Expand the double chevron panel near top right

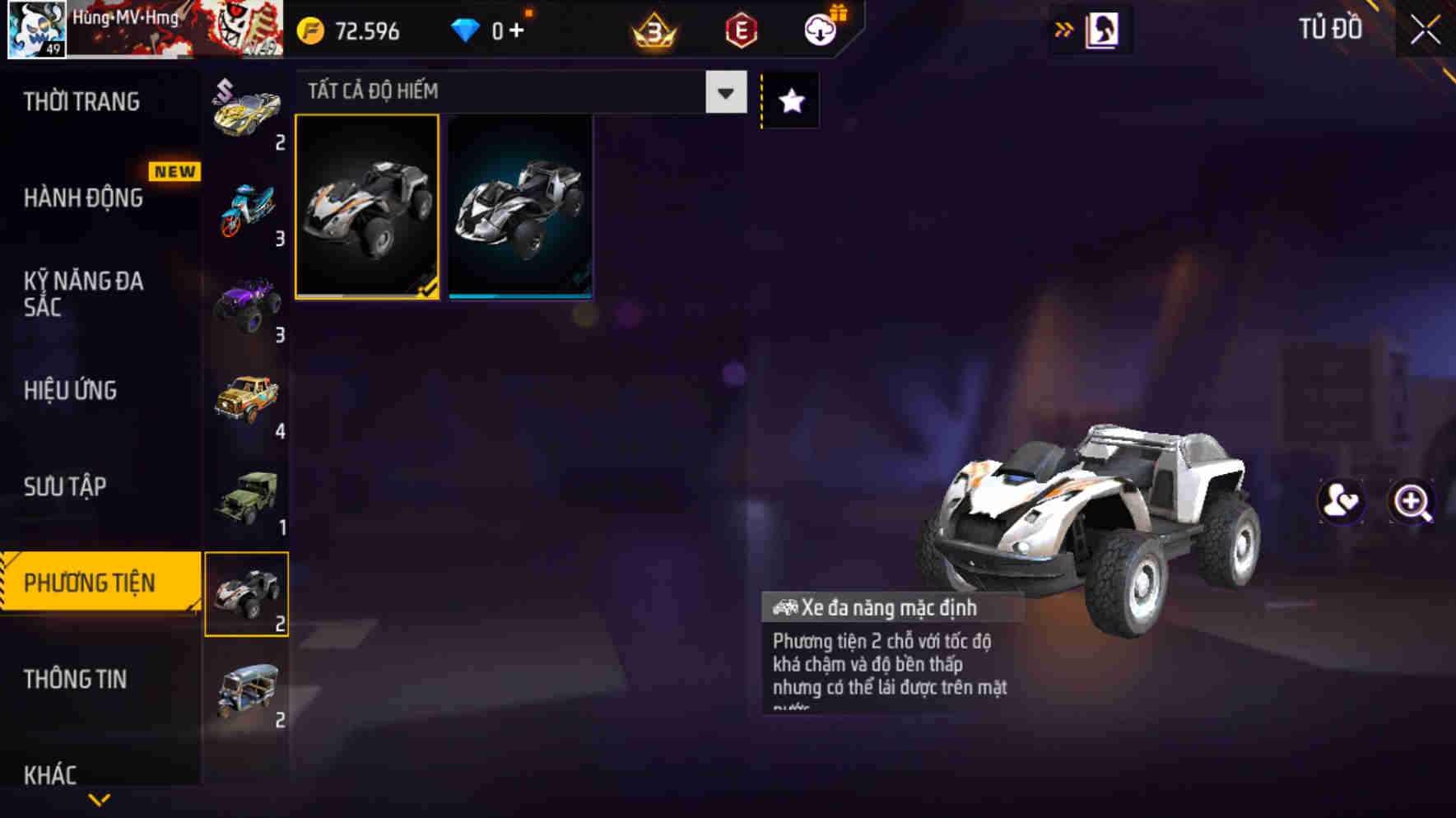(x=1064, y=27)
